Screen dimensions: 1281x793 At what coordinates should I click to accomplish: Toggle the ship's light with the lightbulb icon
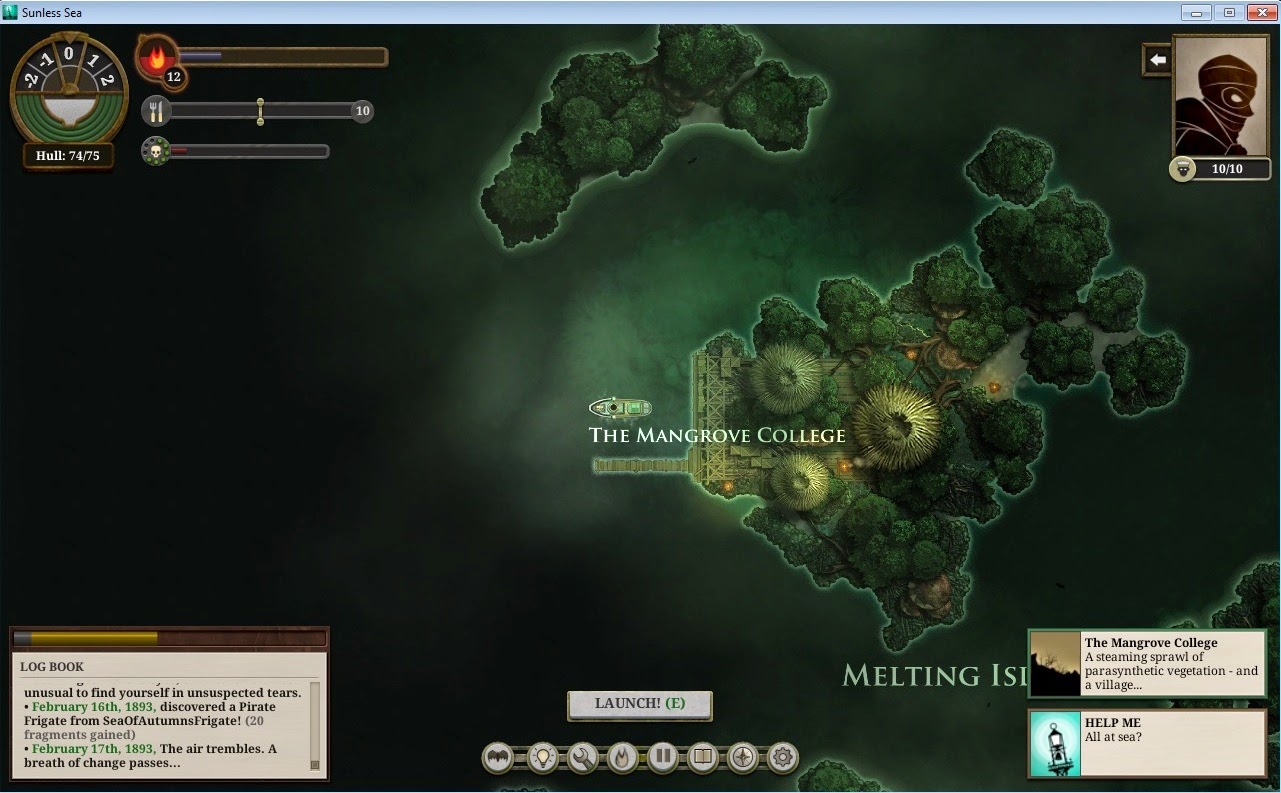click(543, 758)
